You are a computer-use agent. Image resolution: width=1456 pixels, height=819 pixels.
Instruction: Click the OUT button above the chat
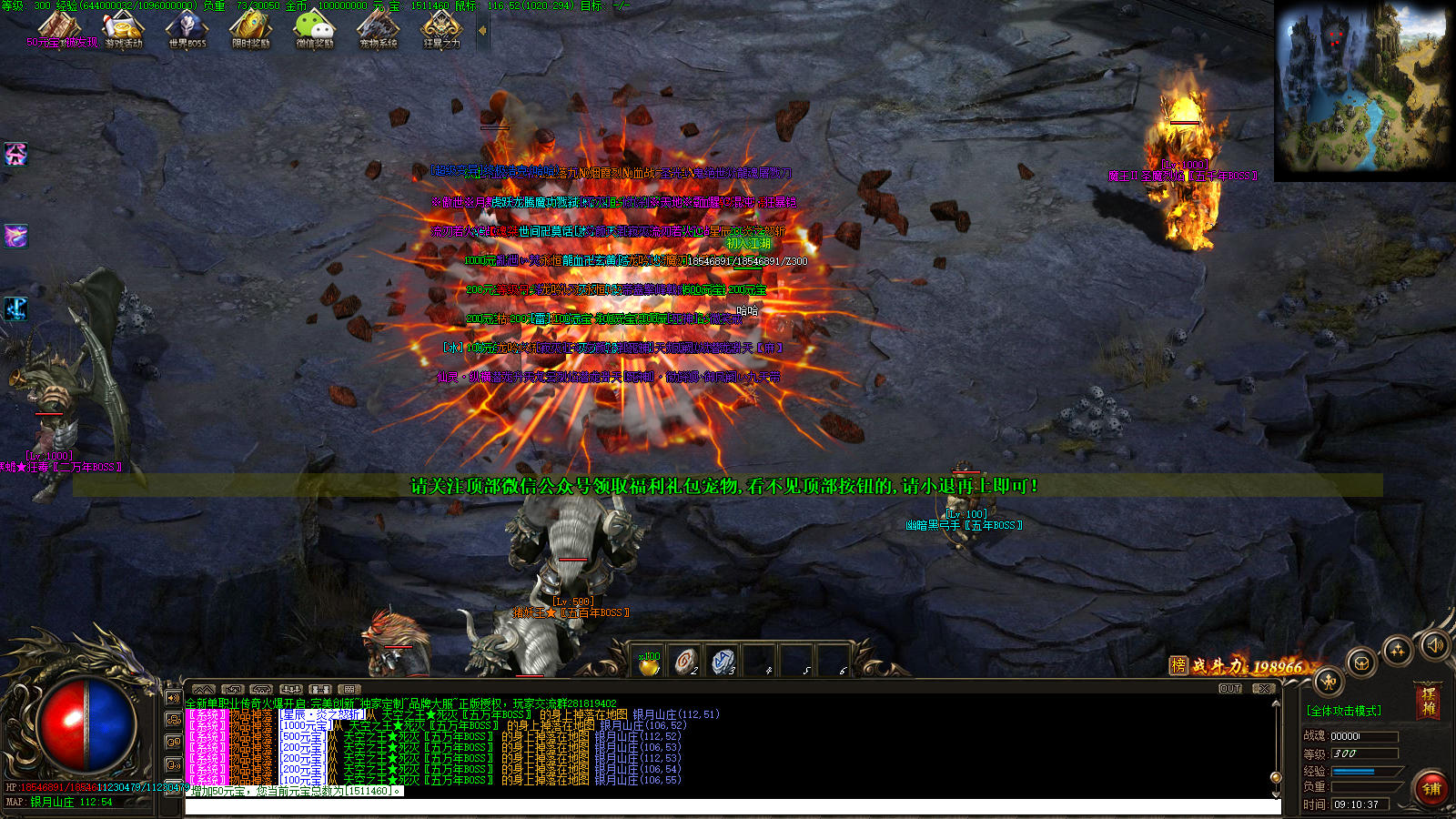tap(1230, 689)
